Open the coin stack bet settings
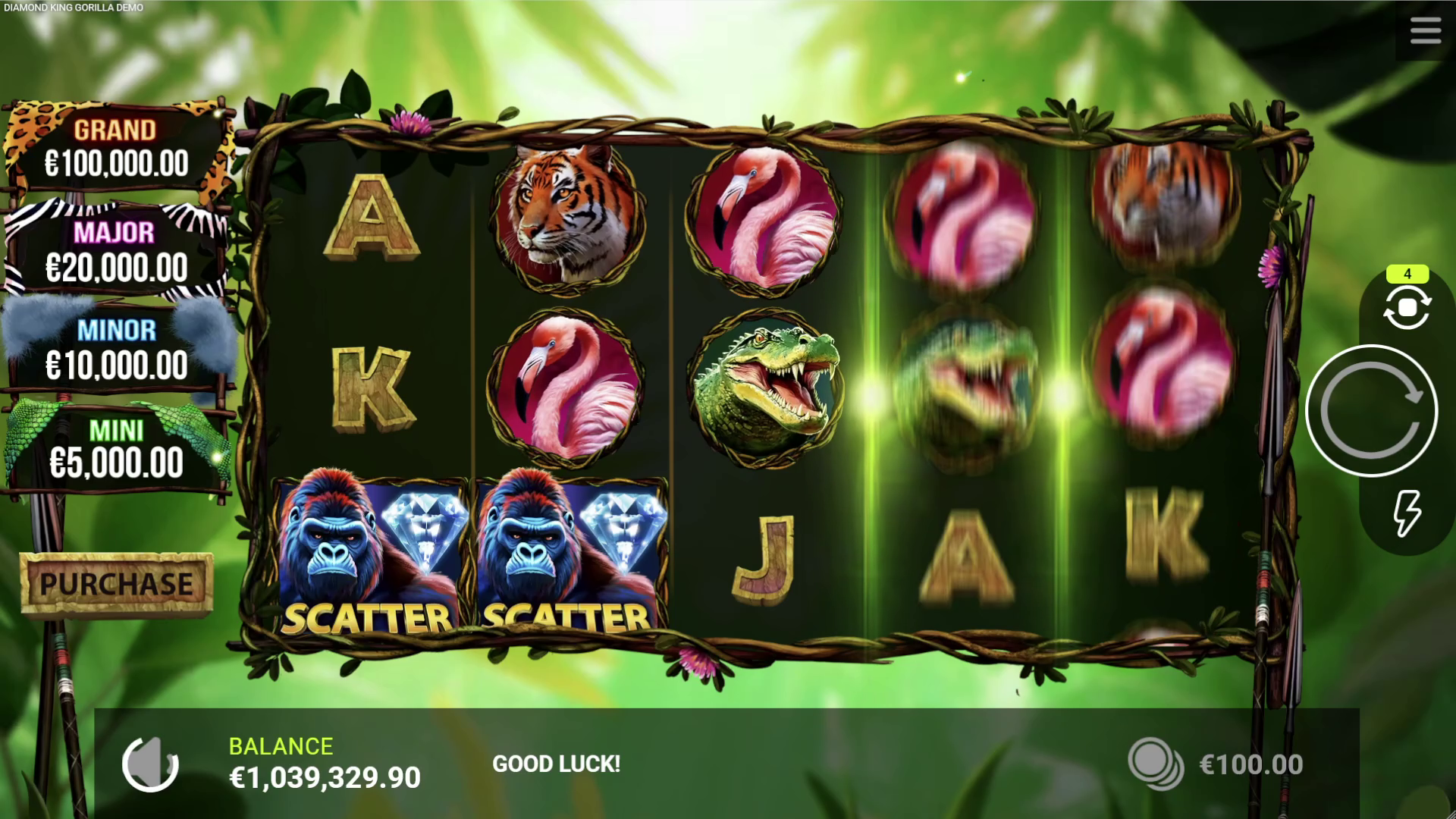 (1155, 764)
